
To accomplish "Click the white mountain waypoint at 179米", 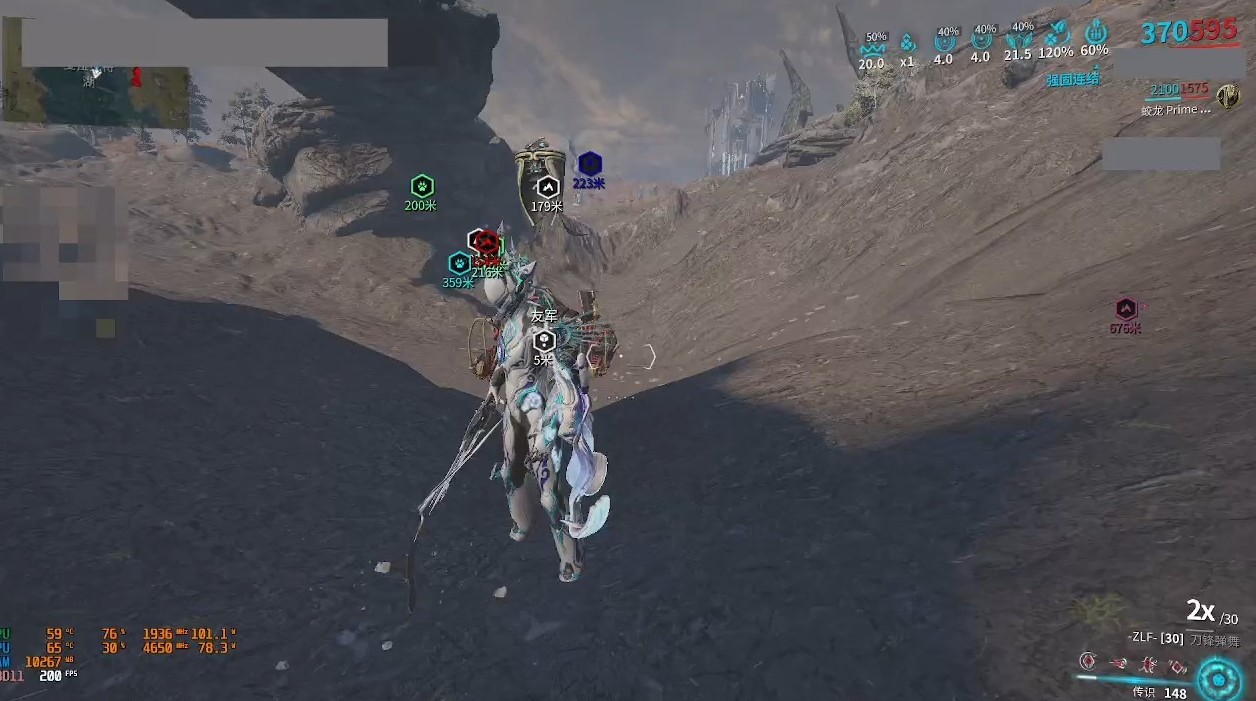I will pos(547,187).
